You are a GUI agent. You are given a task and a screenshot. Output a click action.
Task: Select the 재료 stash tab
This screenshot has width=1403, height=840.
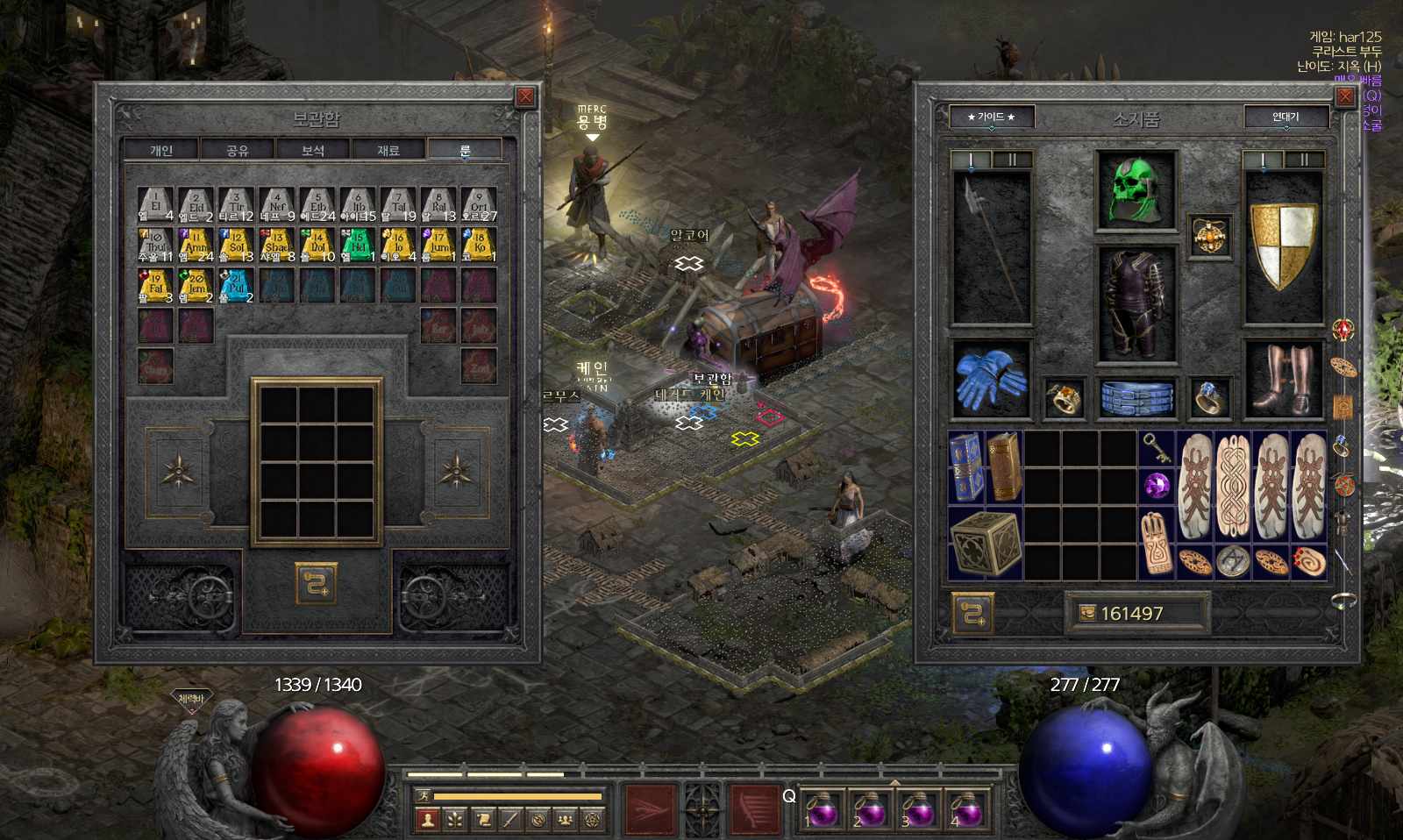[388, 151]
